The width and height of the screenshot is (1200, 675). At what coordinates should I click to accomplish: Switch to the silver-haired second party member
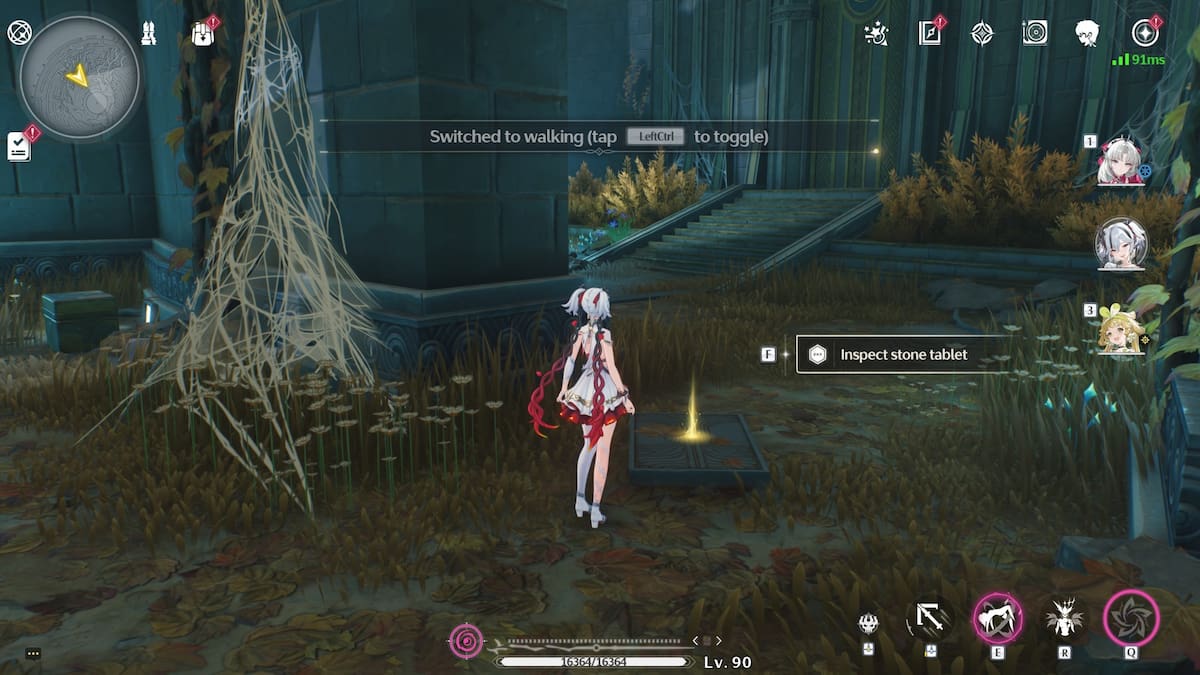(1120, 243)
